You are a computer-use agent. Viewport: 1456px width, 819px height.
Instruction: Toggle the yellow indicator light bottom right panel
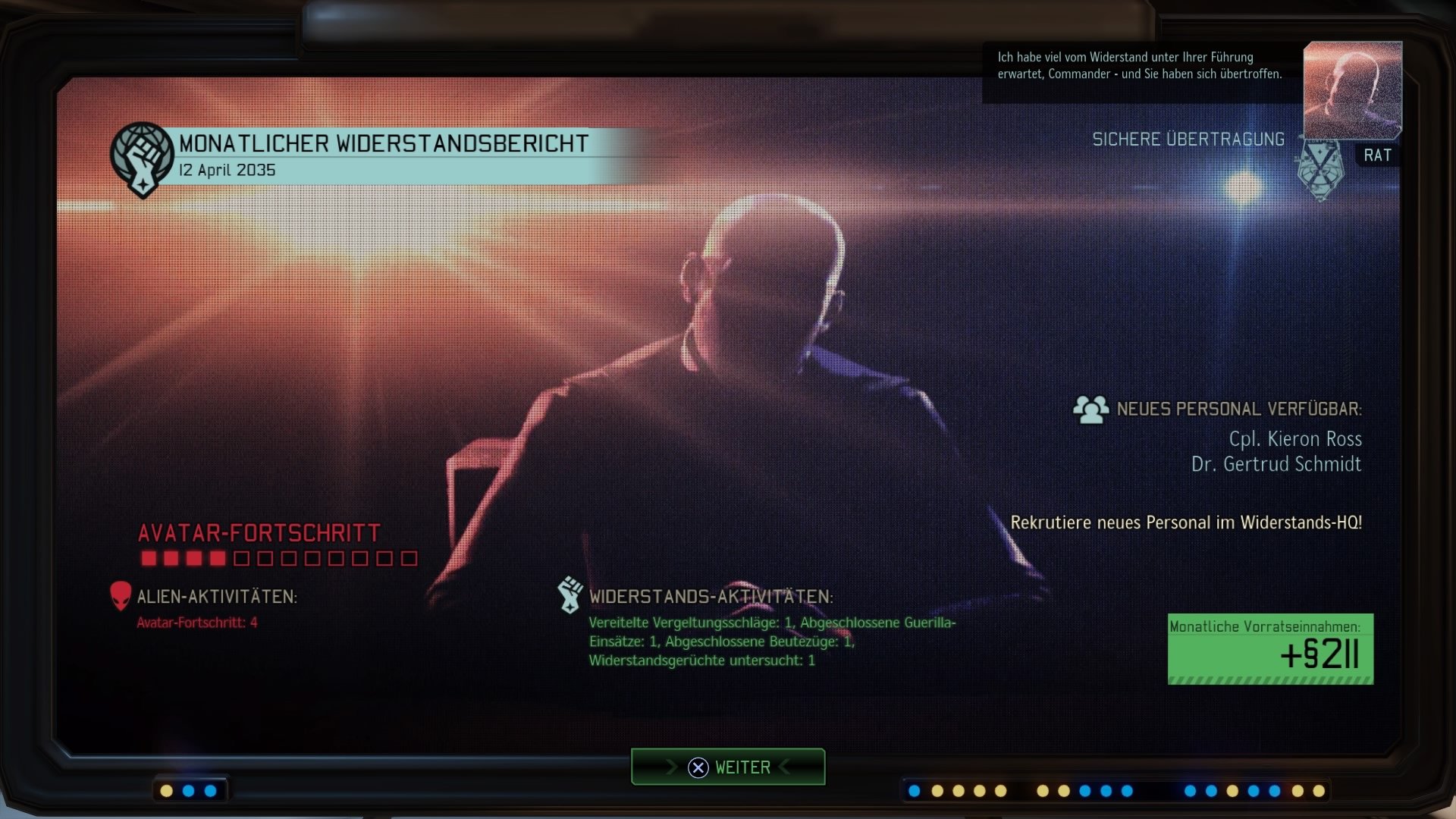(938, 790)
